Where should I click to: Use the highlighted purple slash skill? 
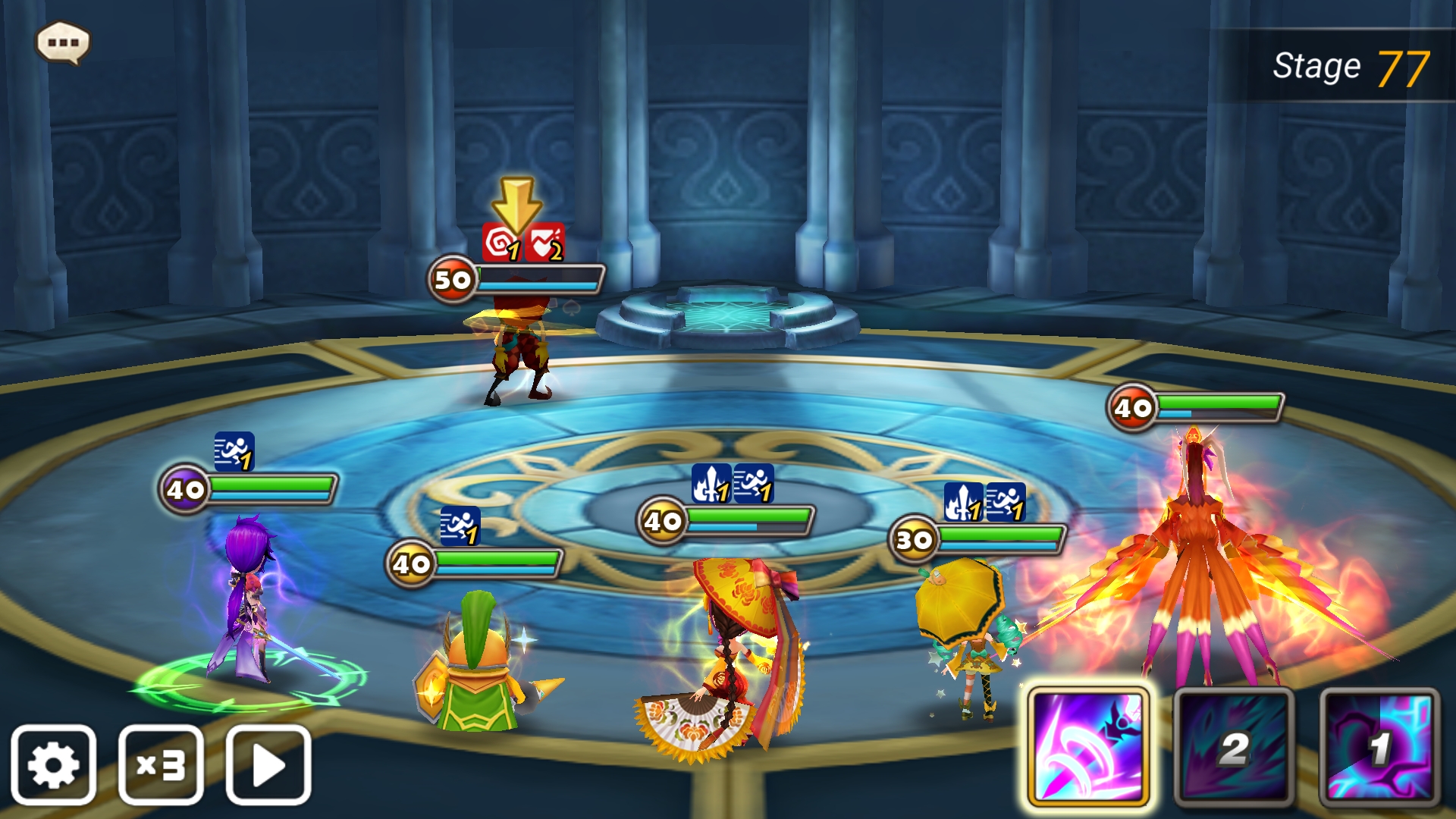point(1088,747)
